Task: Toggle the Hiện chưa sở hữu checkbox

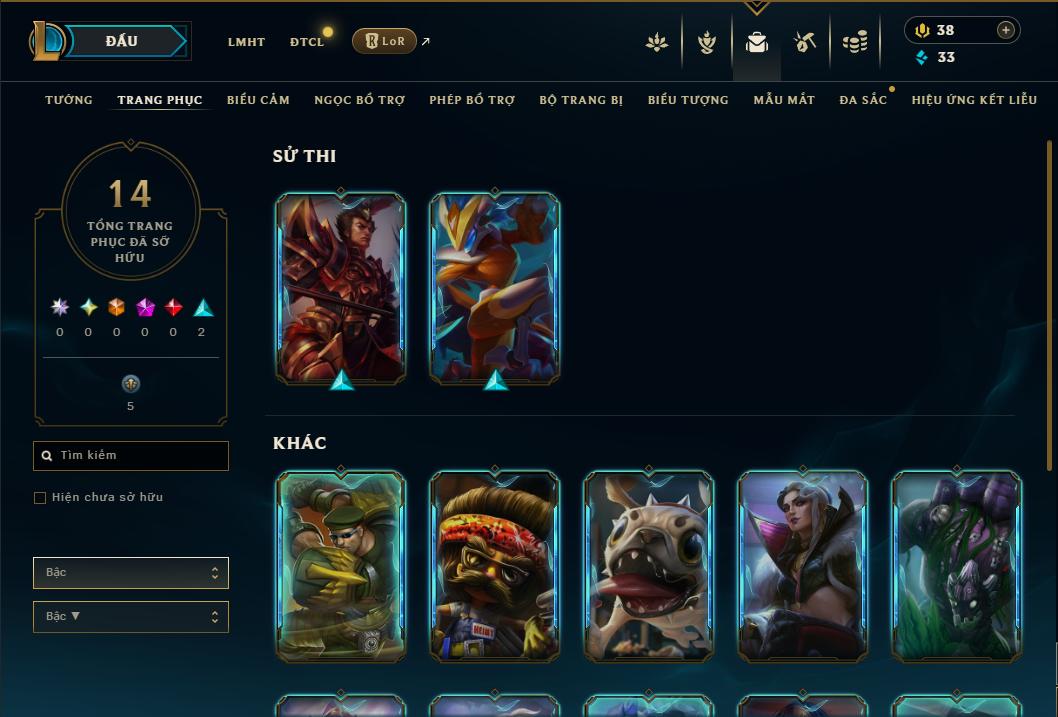Action: tap(40, 498)
